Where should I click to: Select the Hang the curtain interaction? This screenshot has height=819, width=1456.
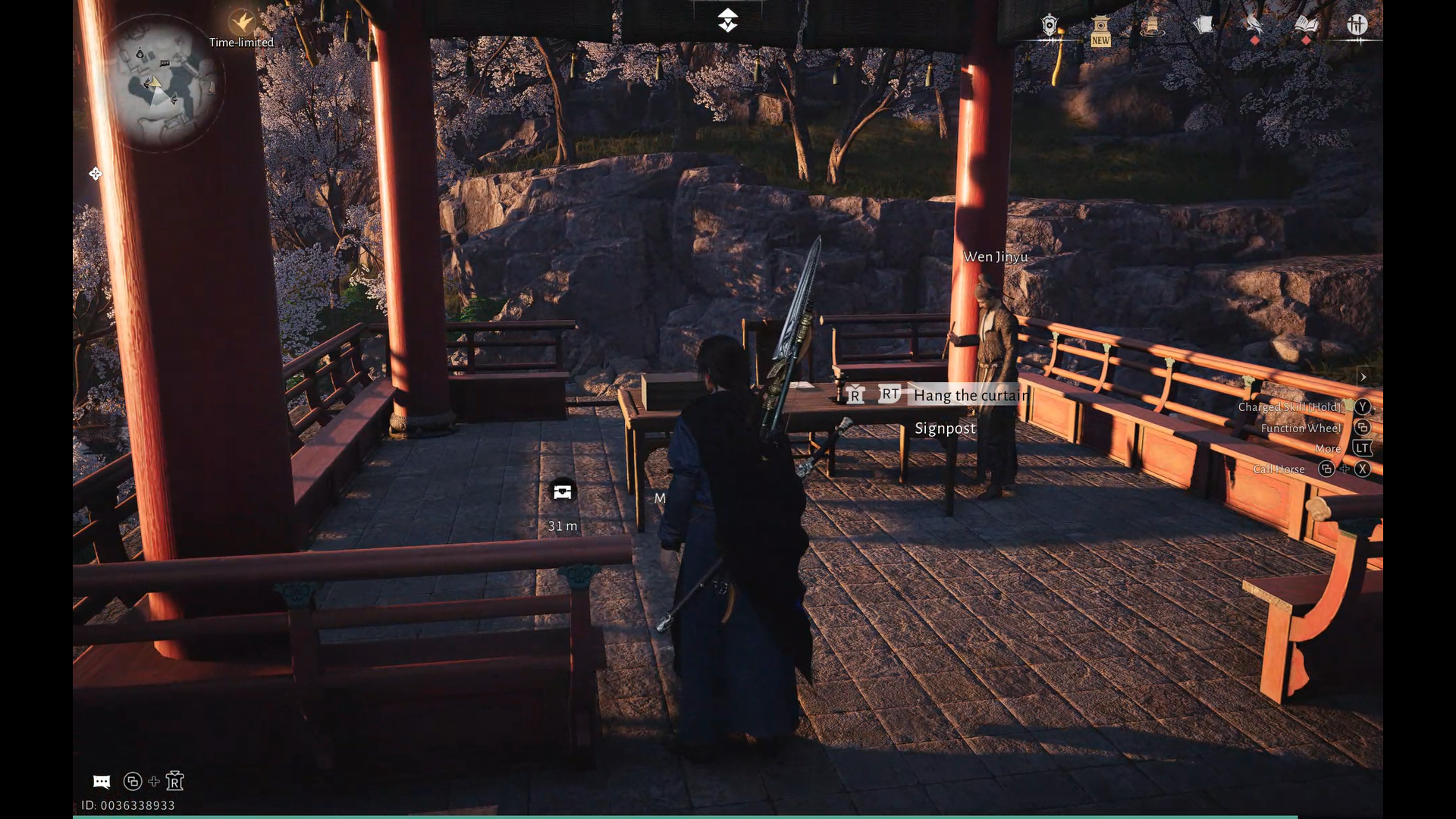(971, 395)
